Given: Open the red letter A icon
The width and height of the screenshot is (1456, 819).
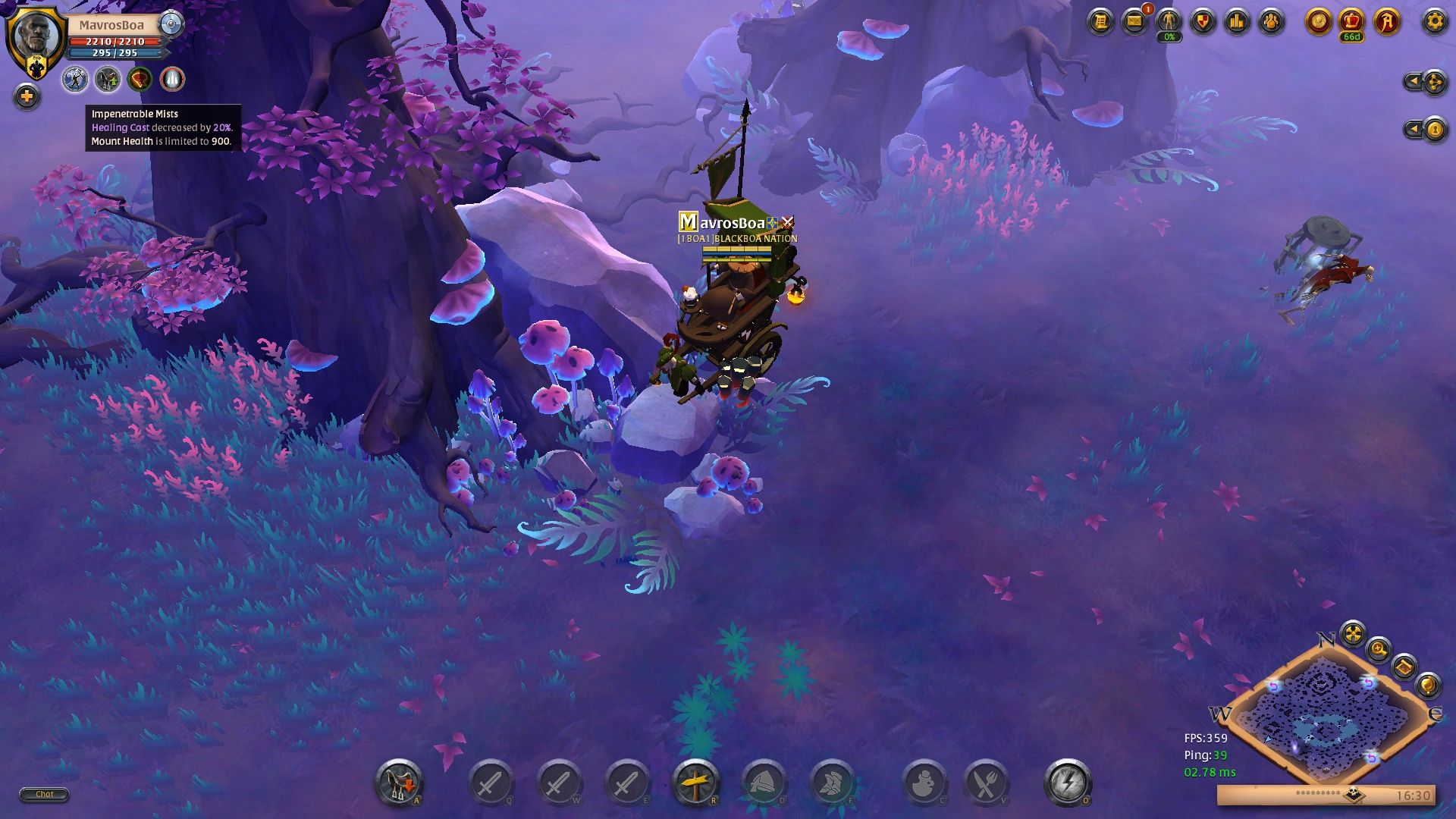Looking at the screenshot, I should [x=1386, y=21].
